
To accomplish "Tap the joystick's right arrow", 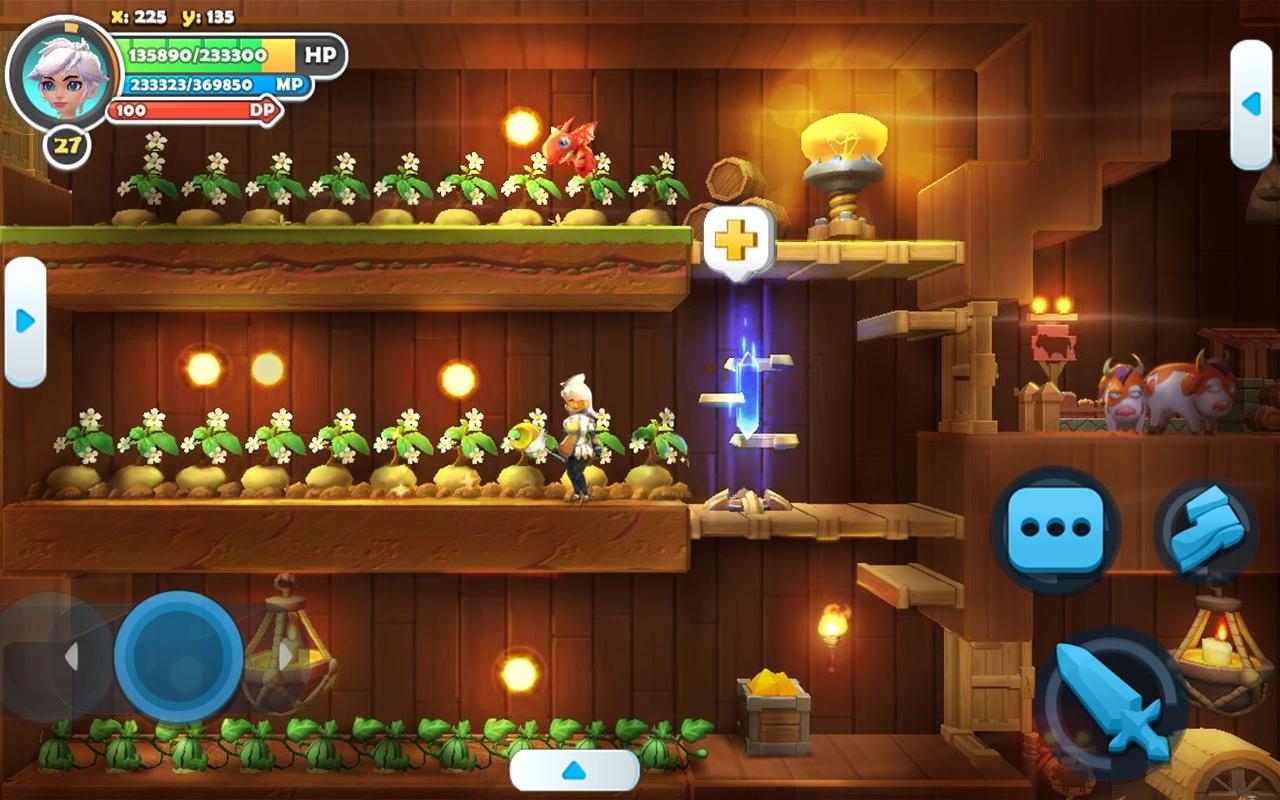I will pyautogui.click(x=285, y=657).
